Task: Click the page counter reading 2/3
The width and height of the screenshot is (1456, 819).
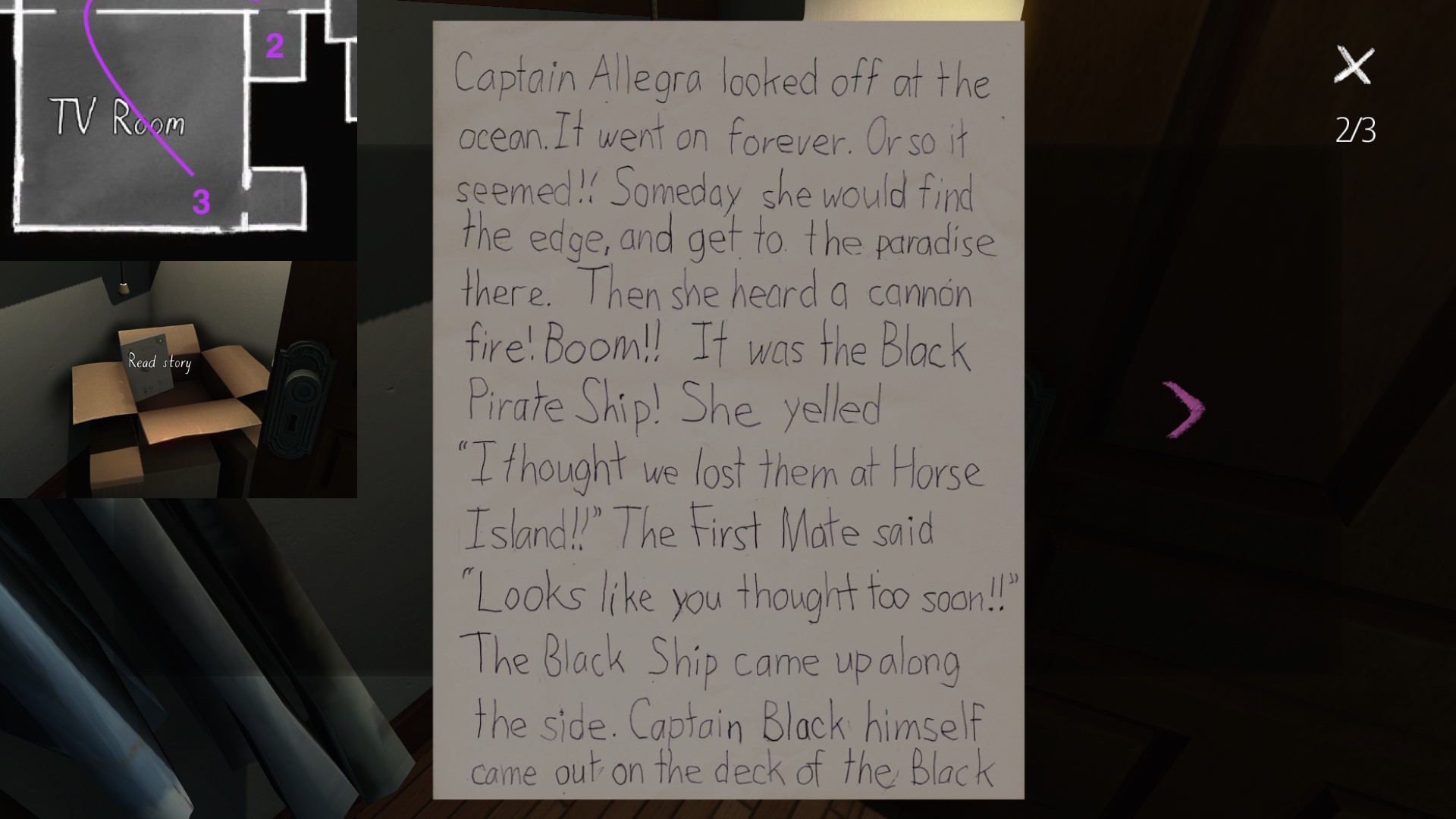Action: [x=1357, y=129]
